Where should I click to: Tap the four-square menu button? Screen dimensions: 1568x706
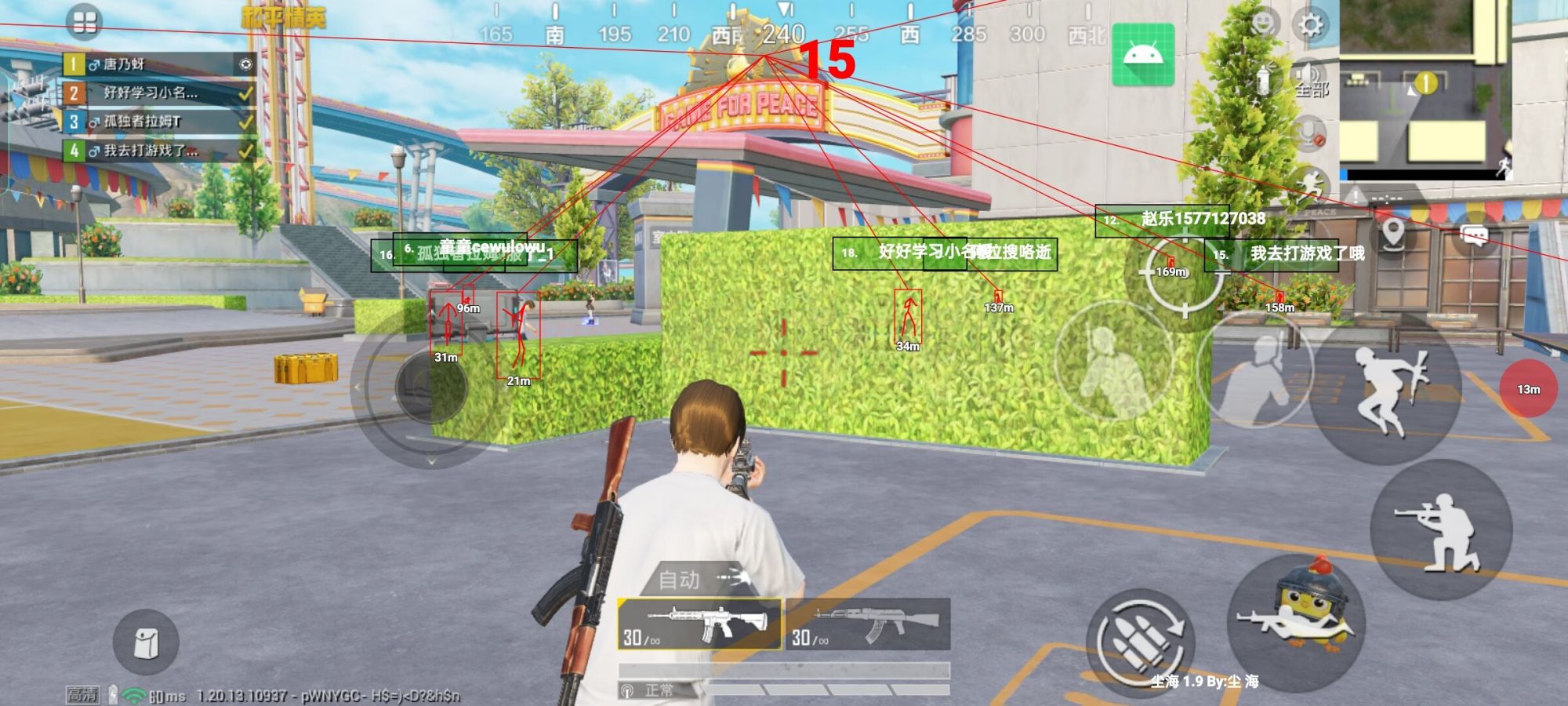(x=85, y=22)
